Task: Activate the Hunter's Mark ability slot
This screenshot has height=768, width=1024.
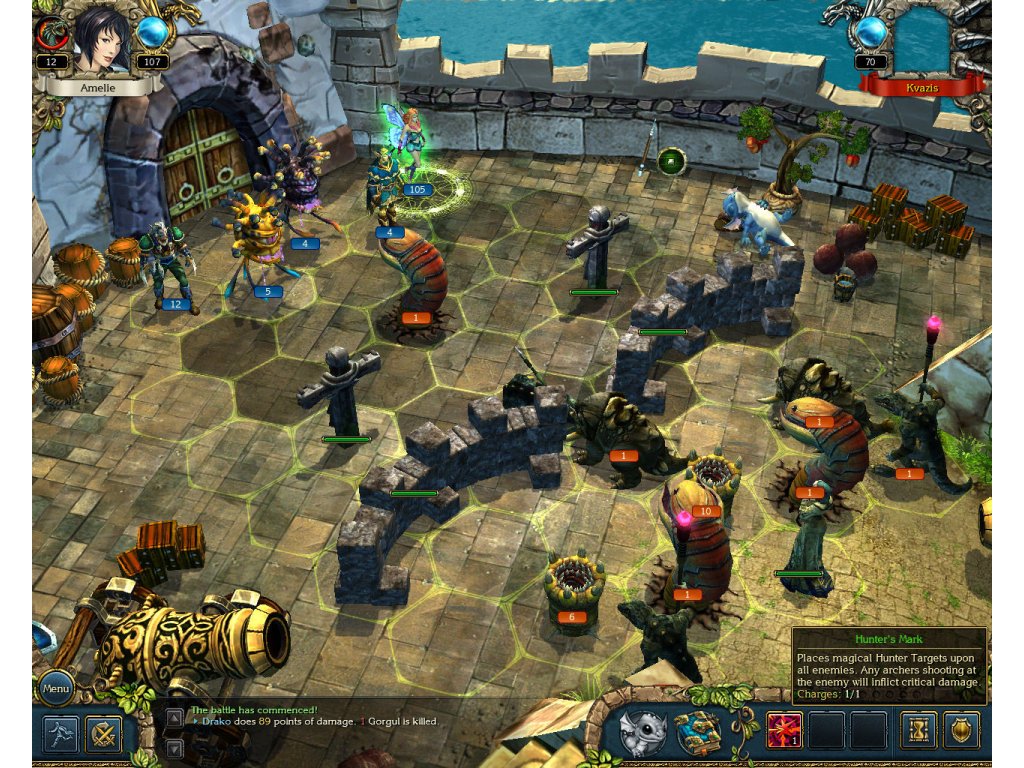Action: (783, 731)
